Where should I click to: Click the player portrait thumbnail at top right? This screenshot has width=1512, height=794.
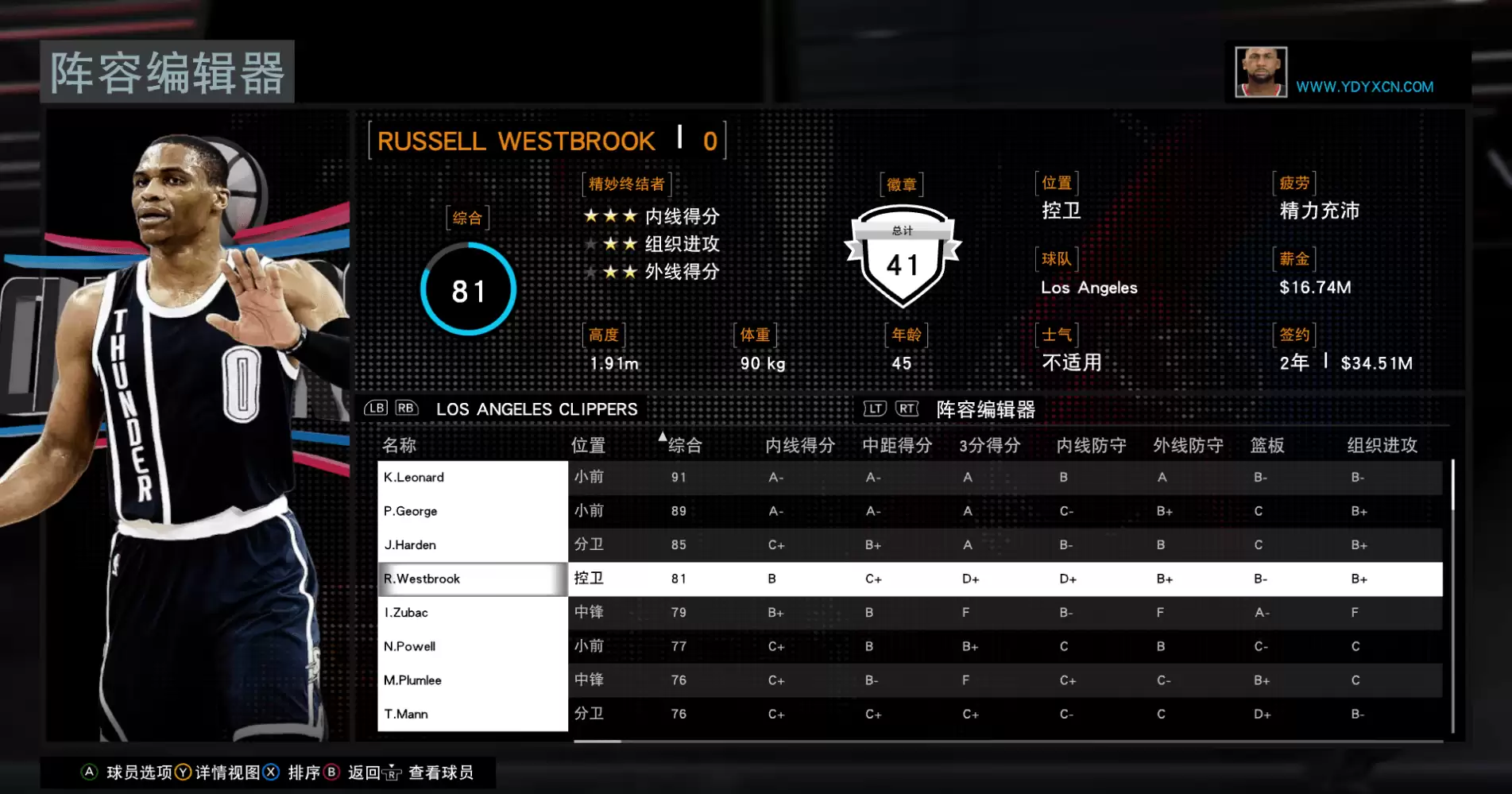pos(1260,72)
